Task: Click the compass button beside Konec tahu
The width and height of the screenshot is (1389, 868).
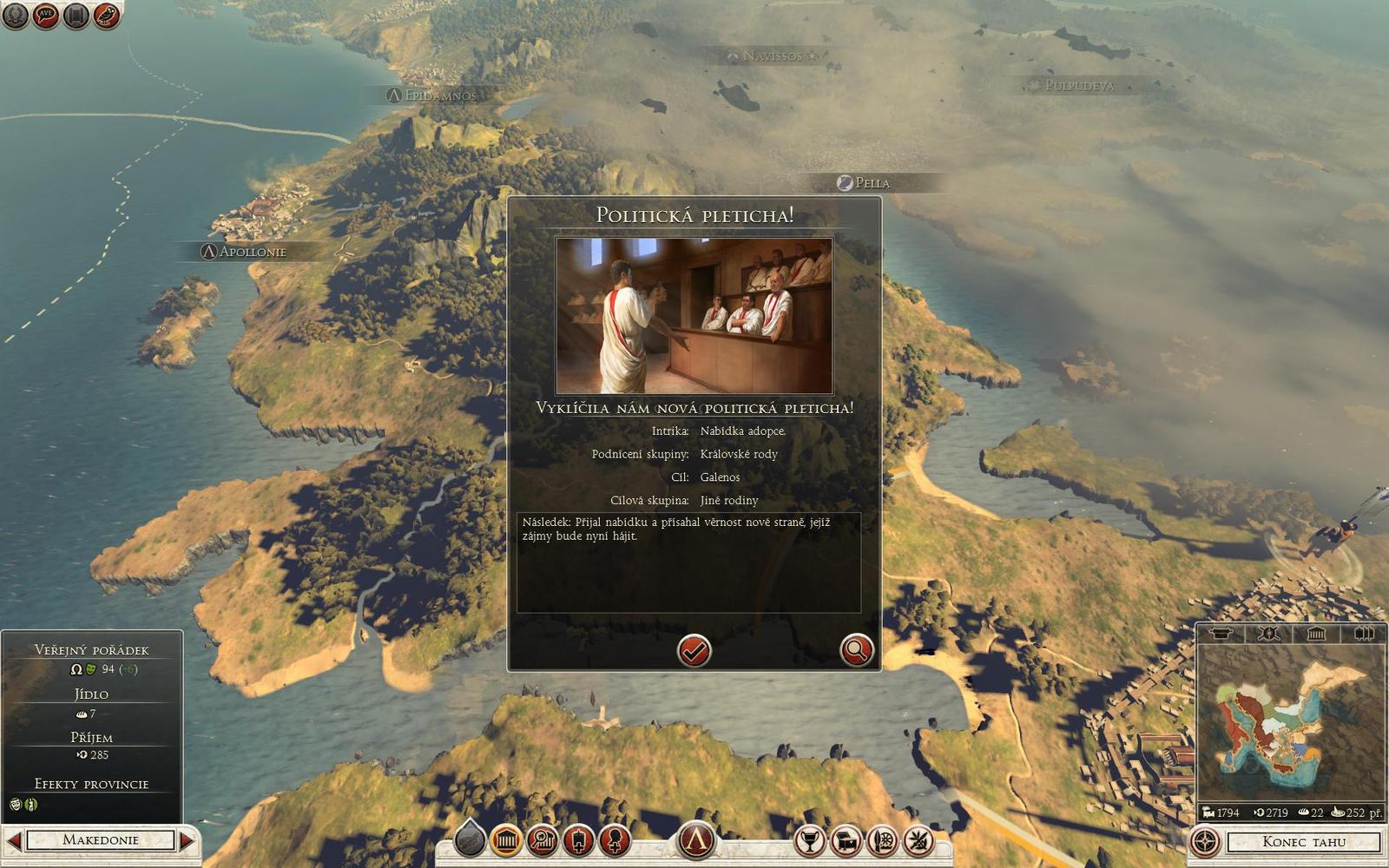Action: 1204,841
